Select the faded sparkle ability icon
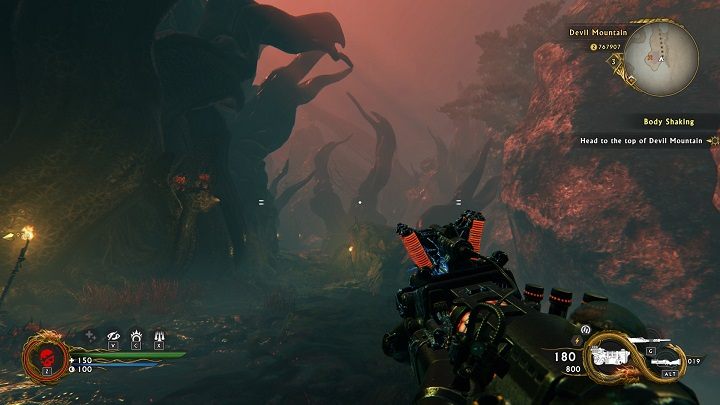Image resolution: width=720 pixels, height=405 pixels. pyautogui.click(x=90, y=336)
